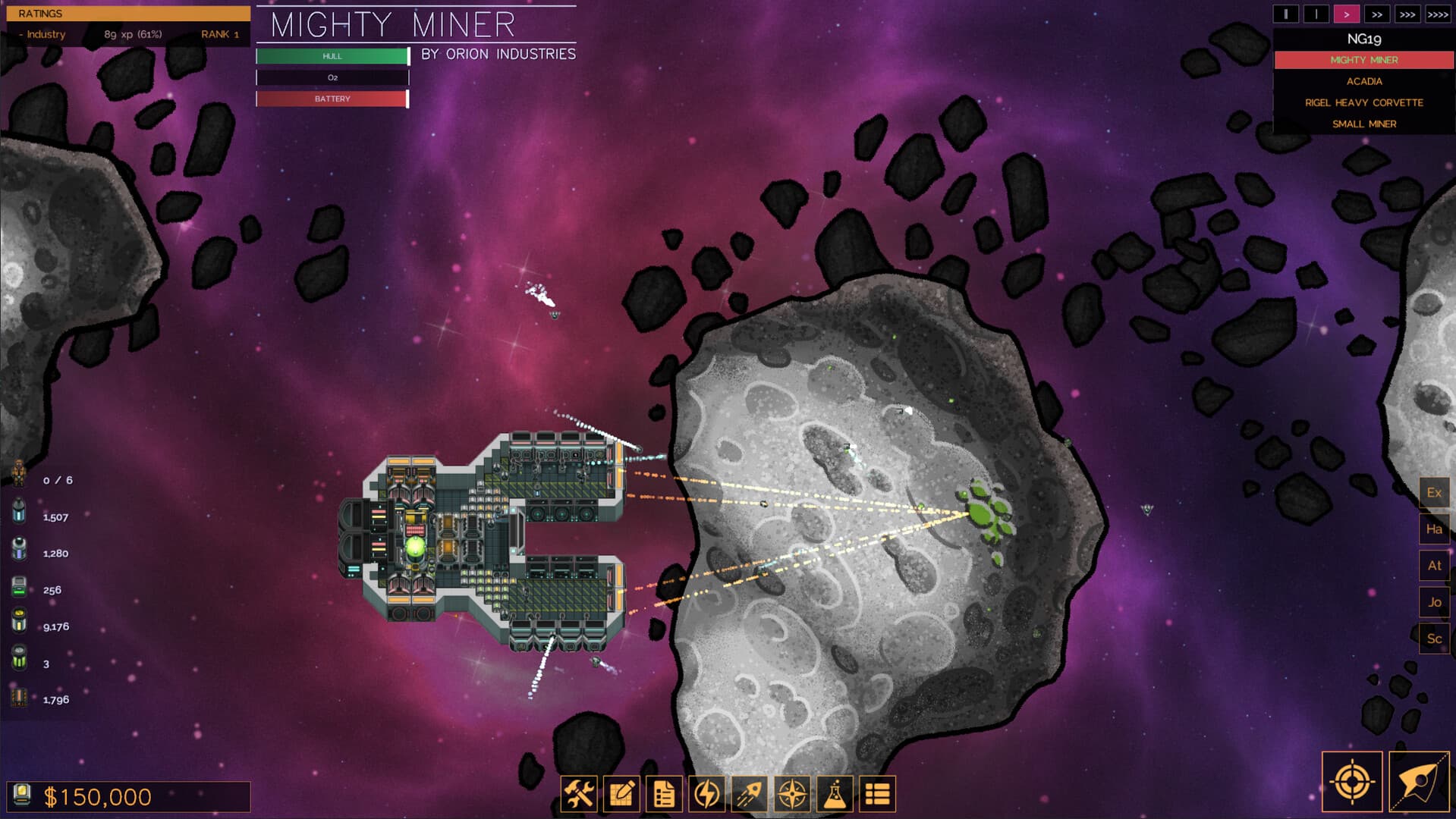Select the rocket thruster icon
This screenshot has width=1456, height=819.
(x=748, y=794)
